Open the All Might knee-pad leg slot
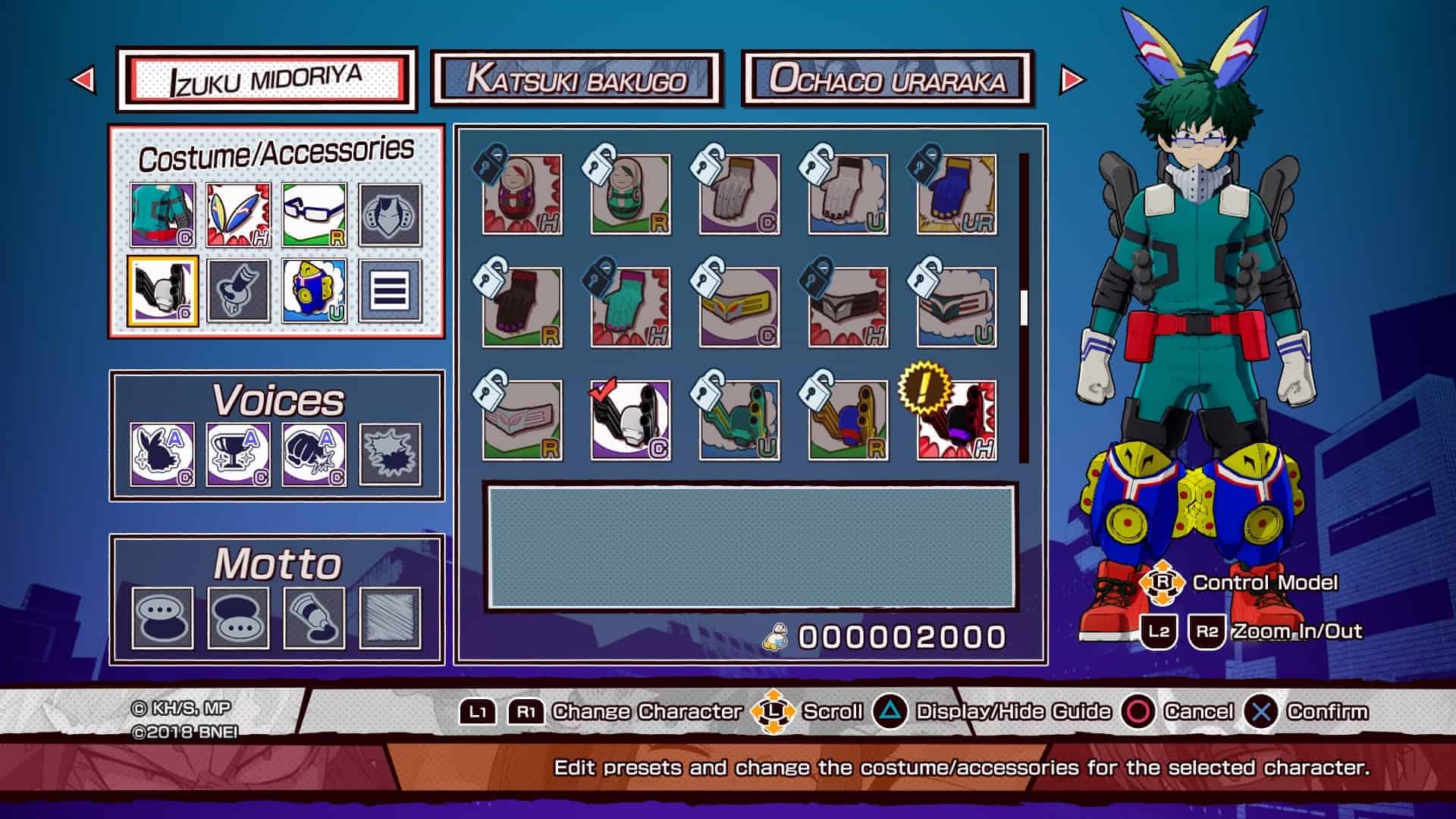Screen dimensions: 1456x819 (314, 291)
